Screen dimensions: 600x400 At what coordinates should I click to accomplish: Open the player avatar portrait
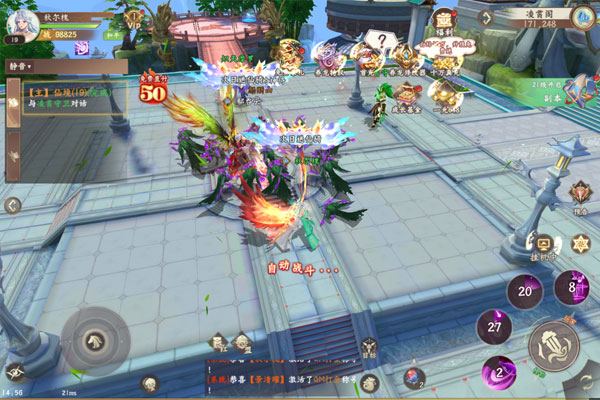tap(22, 23)
